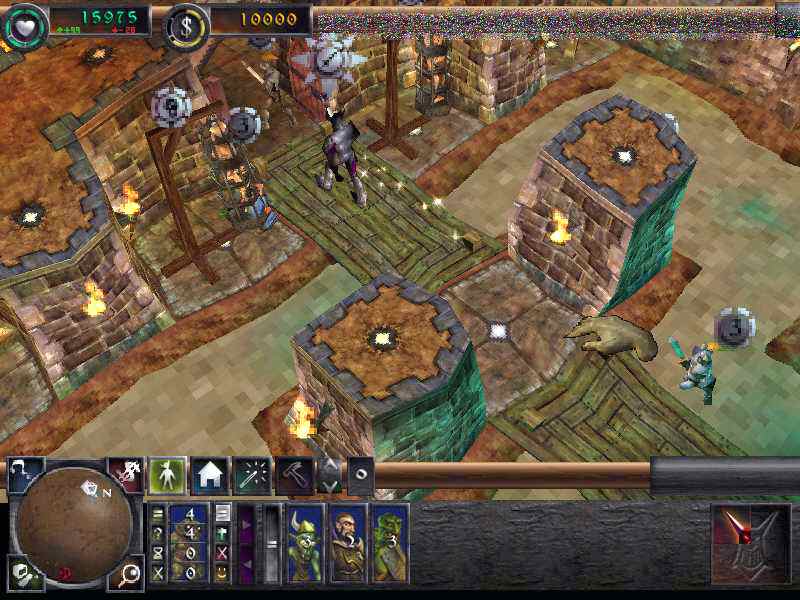The width and height of the screenshot is (800, 600).
Task: Select the workshop hammer tab
Action: click(294, 476)
